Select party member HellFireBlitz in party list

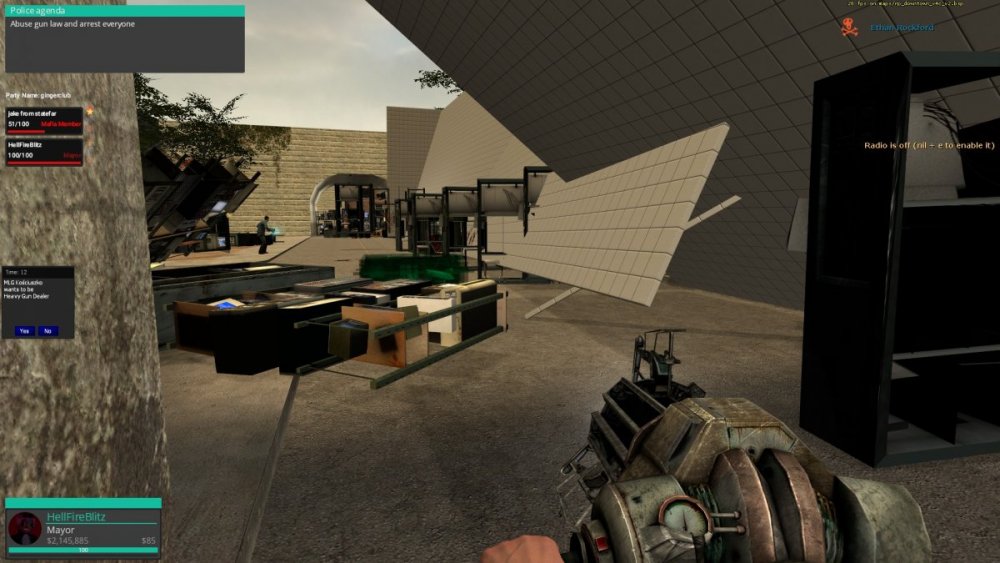[x=43, y=151]
